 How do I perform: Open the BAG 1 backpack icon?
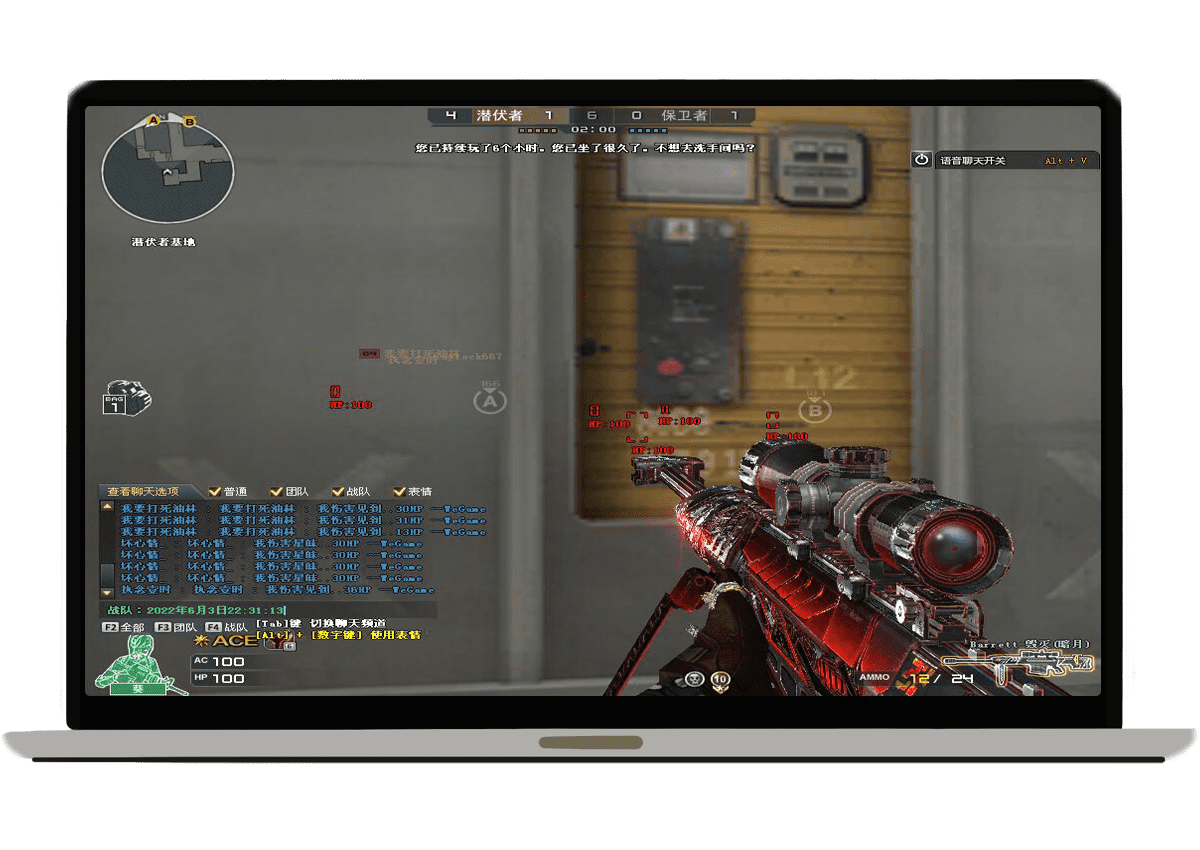[125, 397]
